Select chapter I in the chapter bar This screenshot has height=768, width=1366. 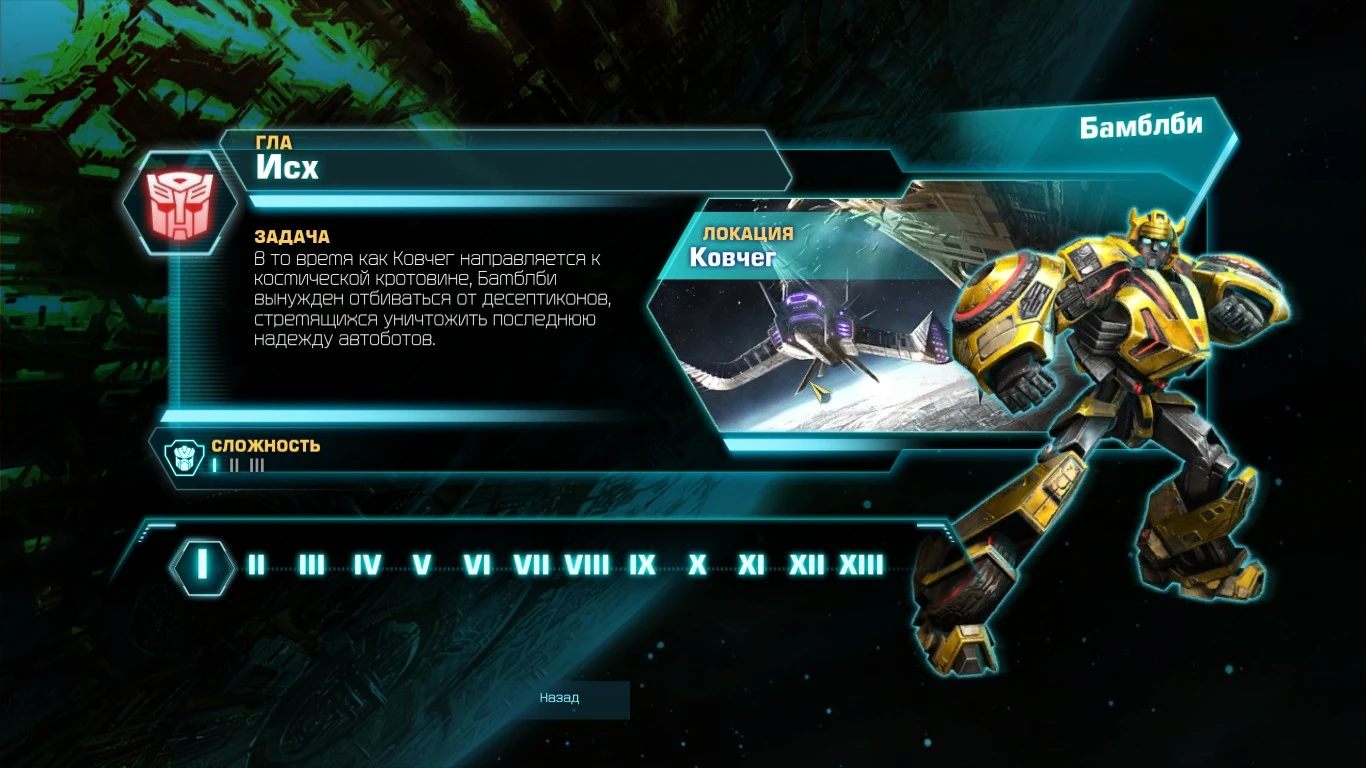[x=203, y=565]
